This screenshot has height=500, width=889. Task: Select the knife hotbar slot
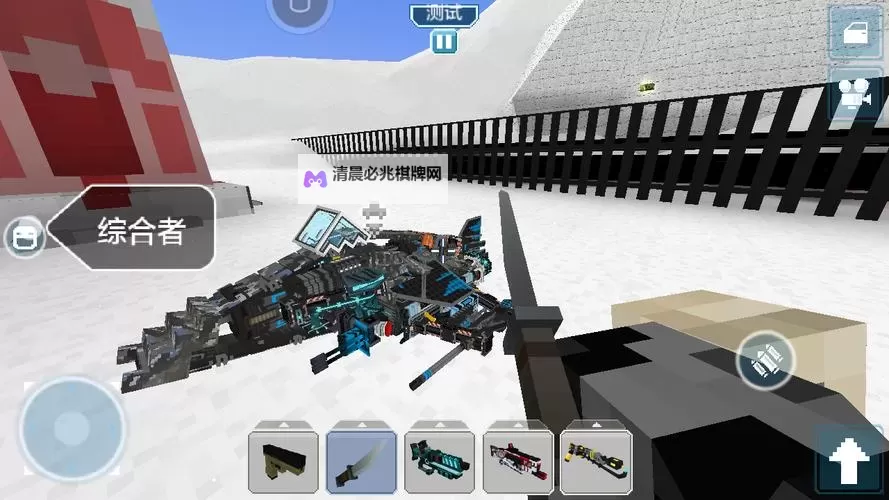coord(361,463)
